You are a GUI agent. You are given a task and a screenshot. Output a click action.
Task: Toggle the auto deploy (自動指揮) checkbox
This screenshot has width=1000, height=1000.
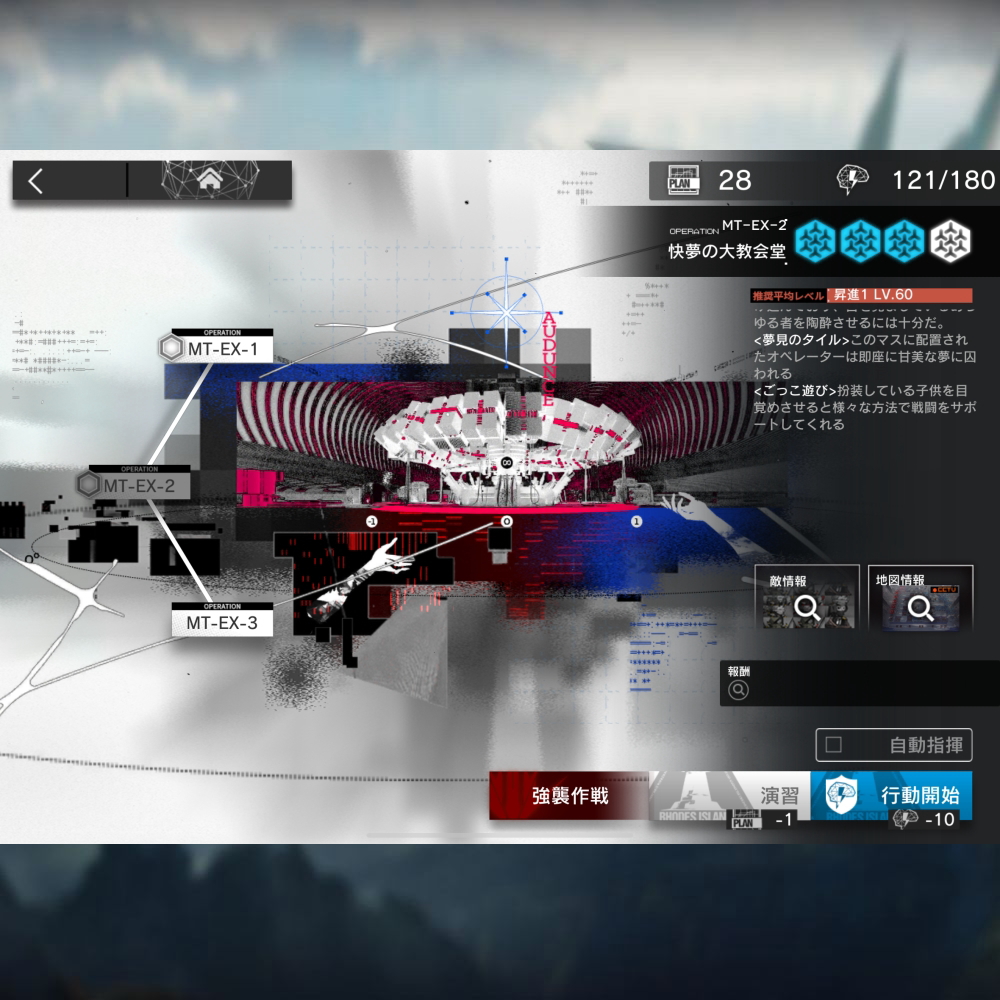[x=834, y=745]
